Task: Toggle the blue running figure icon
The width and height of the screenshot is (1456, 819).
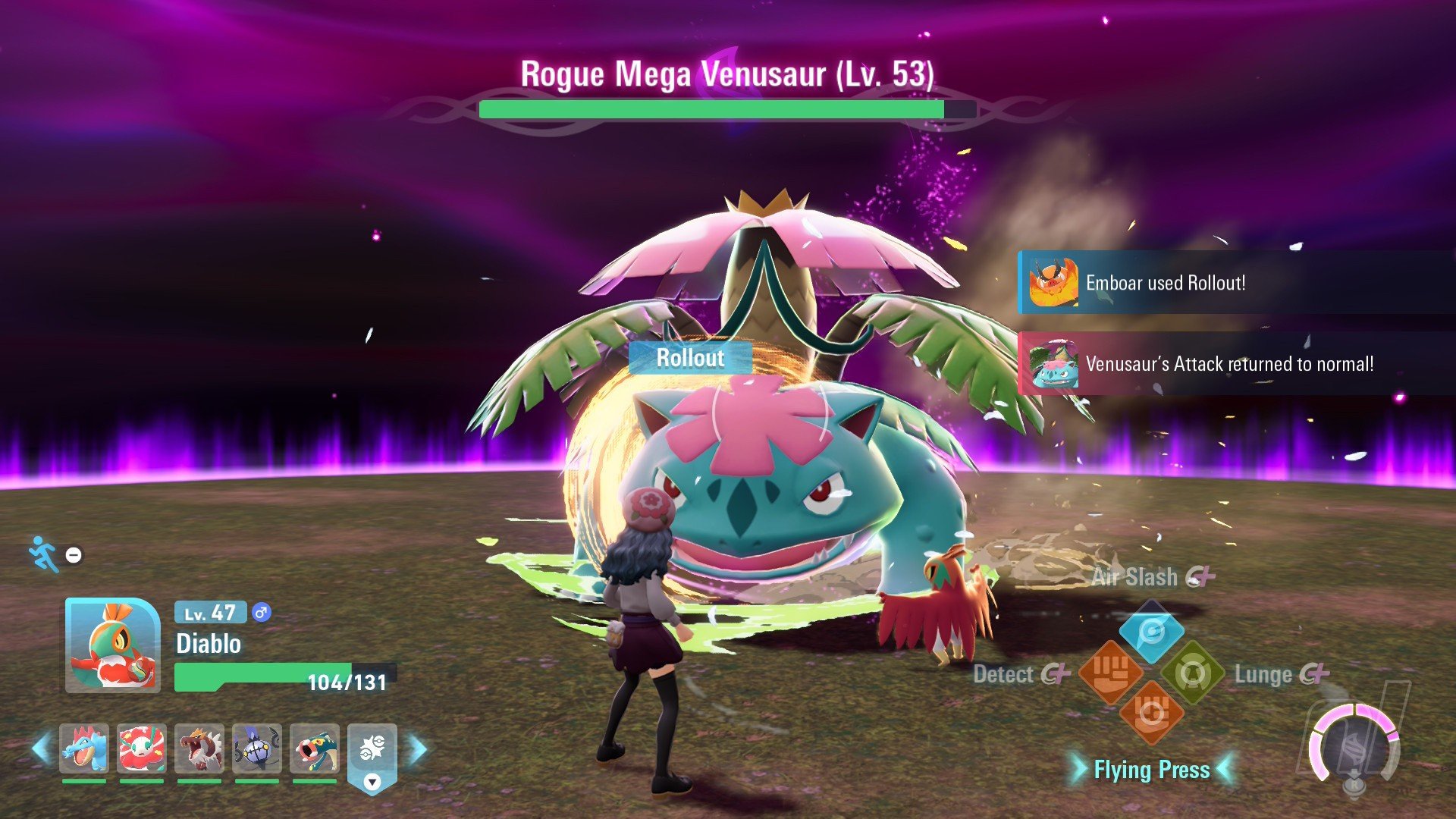Action: tap(44, 554)
